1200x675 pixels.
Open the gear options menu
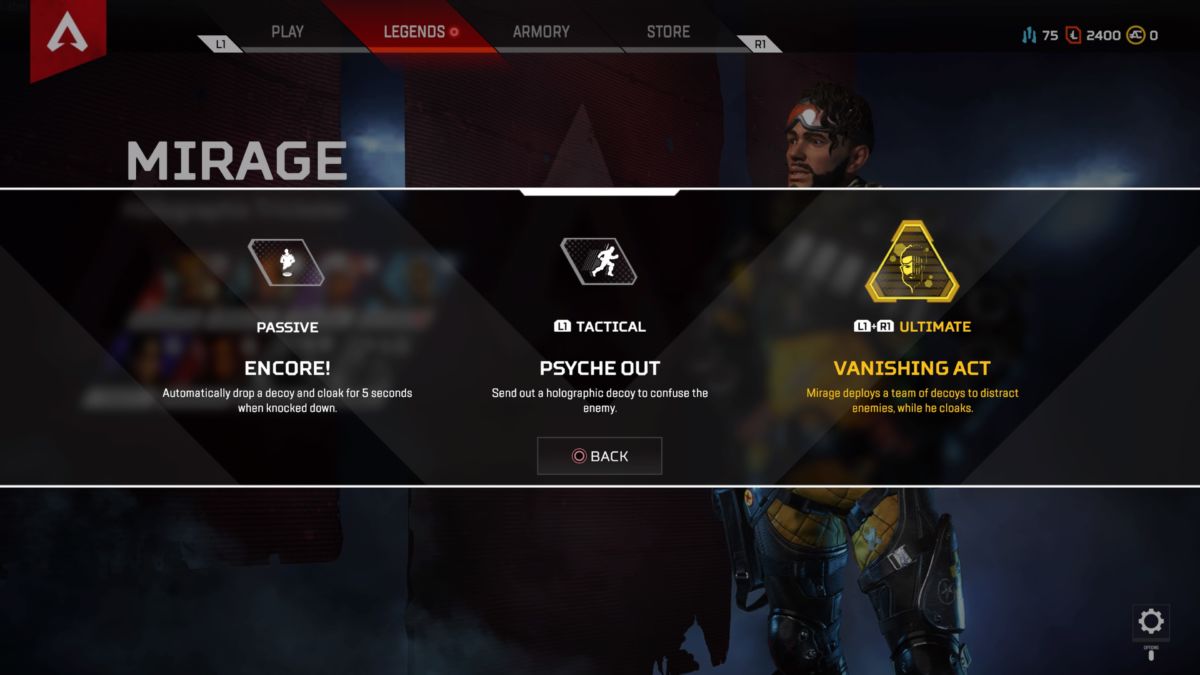1151,622
